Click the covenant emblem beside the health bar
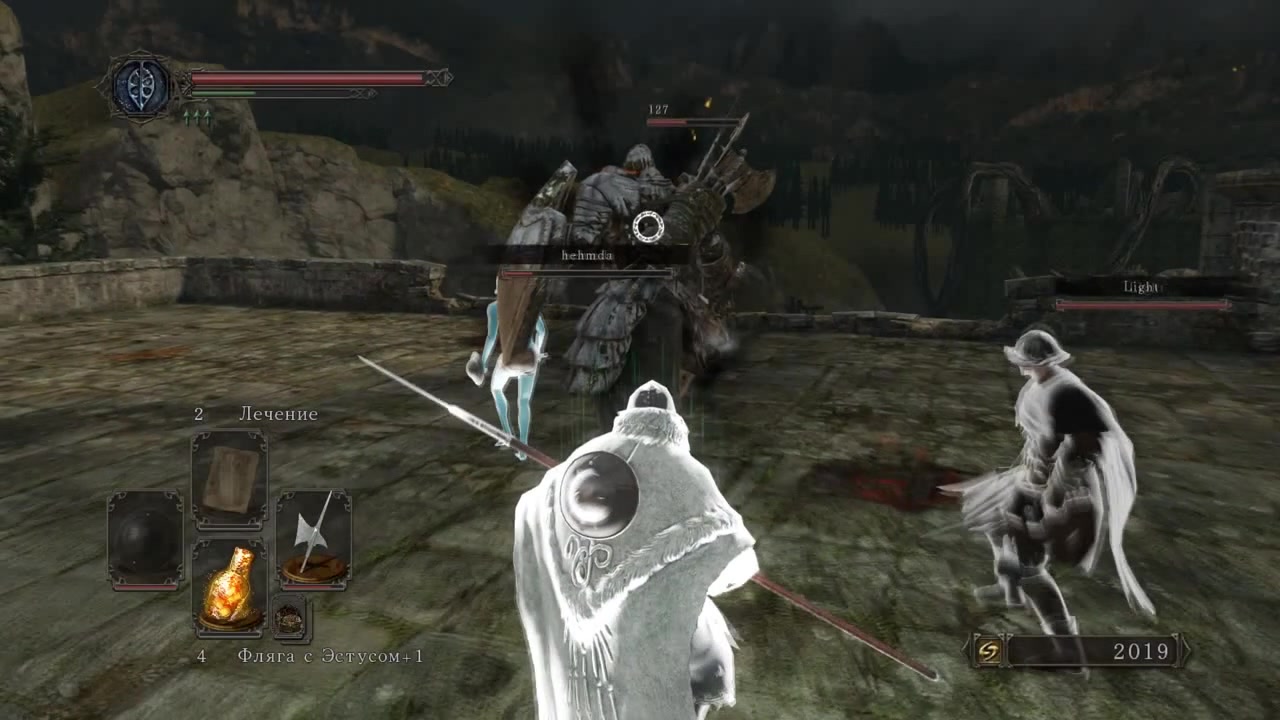Viewport: 1280px width, 720px height. [x=138, y=88]
